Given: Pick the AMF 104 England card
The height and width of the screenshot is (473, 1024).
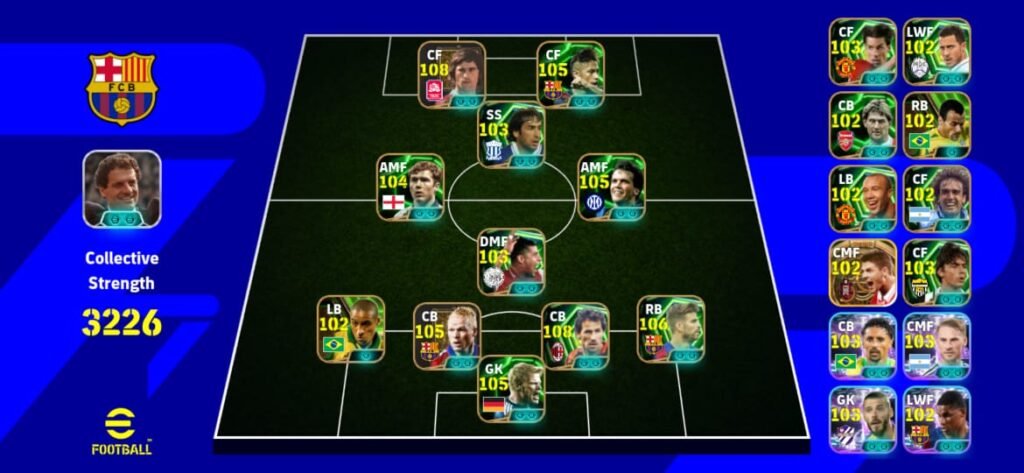Looking at the screenshot, I should (410, 187).
